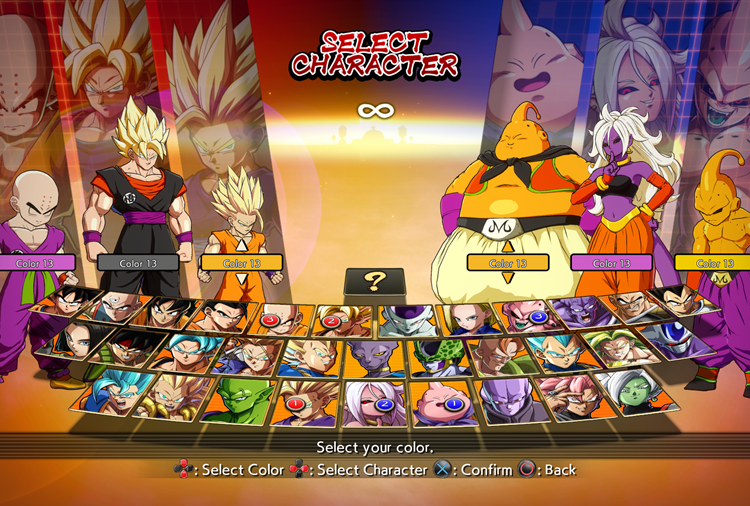The image size is (750, 506).
Task: Select Tien's portrait with the third eye
Action: 115,308
